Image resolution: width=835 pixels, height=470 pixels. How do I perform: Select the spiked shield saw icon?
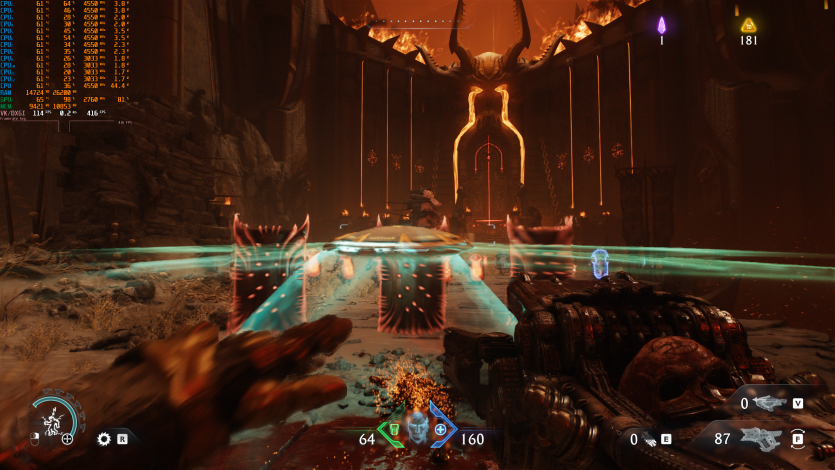pos(103,438)
